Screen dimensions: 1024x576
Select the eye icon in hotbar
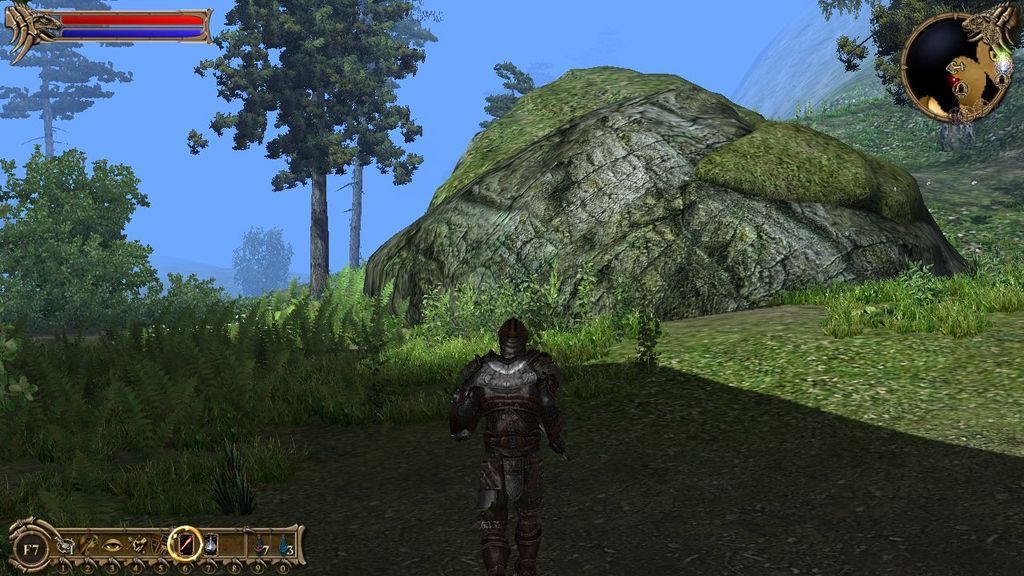click(x=113, y=545)
